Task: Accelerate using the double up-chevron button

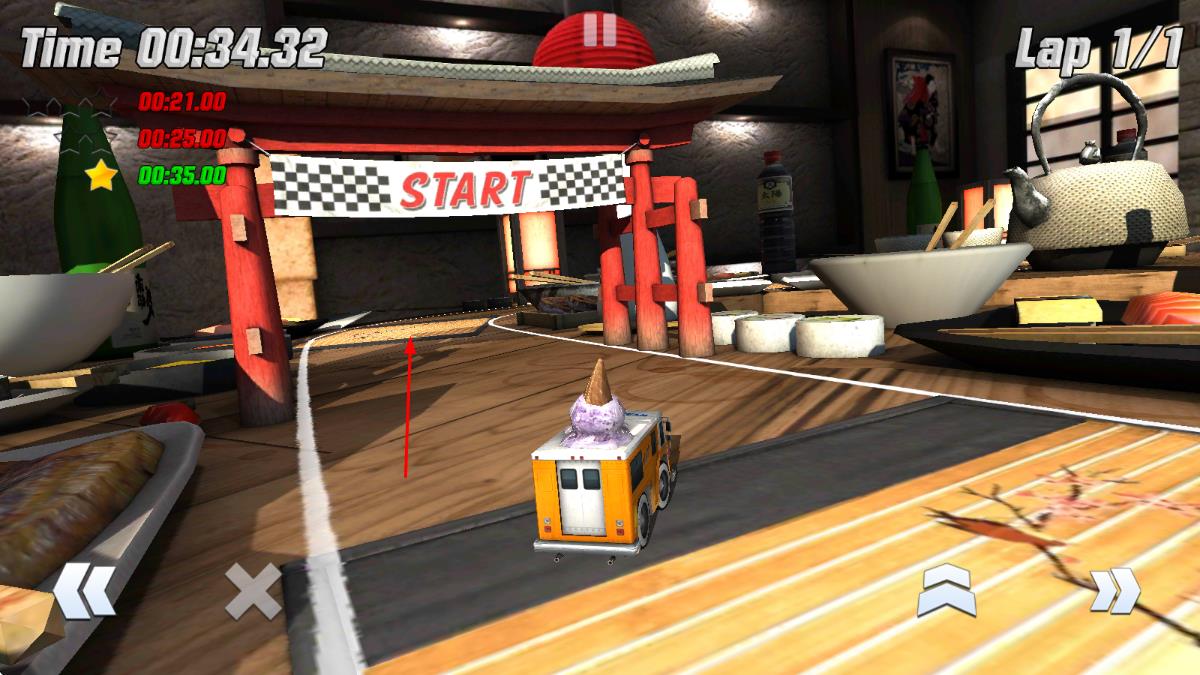Action: [x=946, y=590]
